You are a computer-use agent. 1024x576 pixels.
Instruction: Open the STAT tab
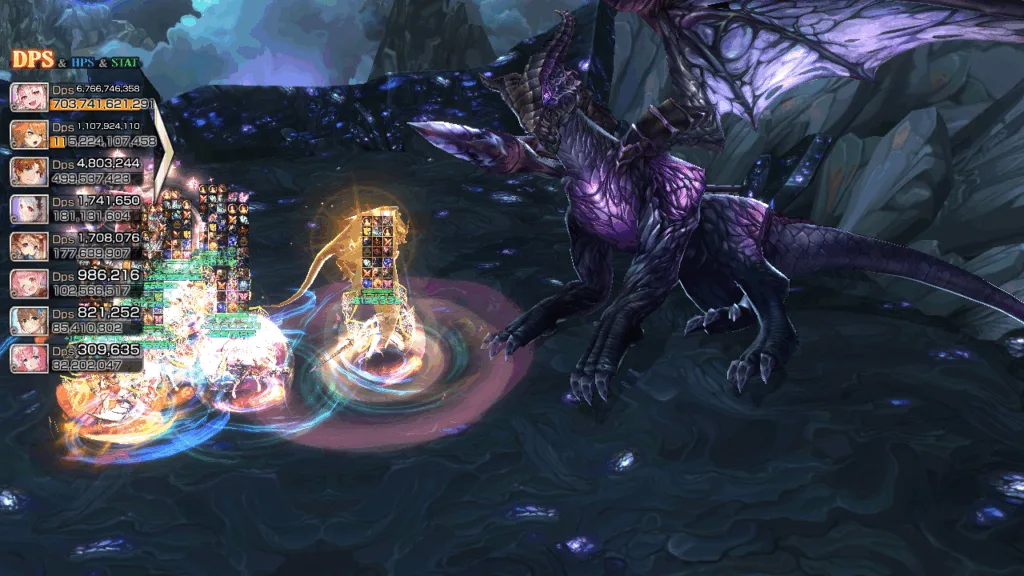click(x=125, y=63)
